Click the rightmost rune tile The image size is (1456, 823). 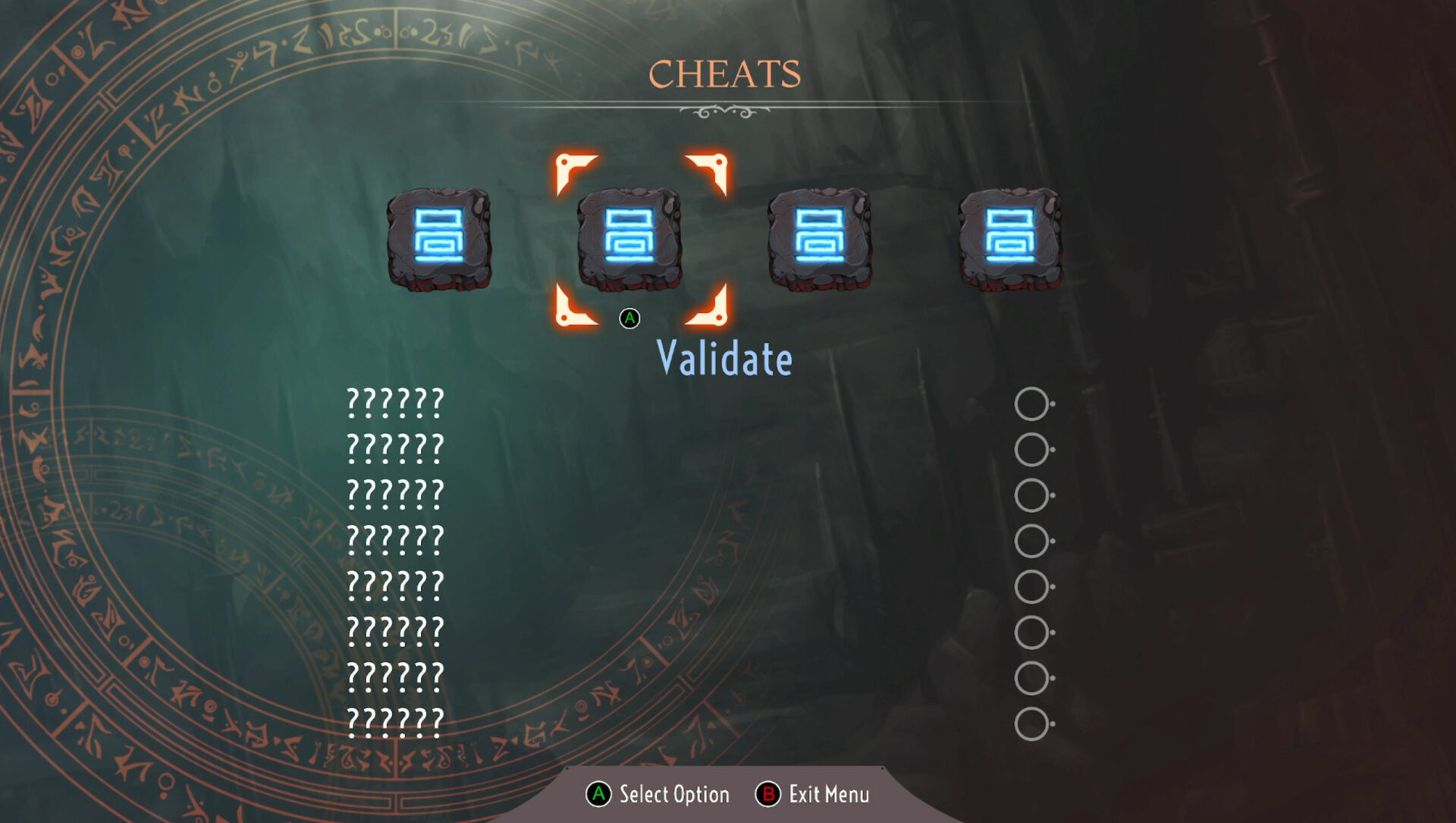click(1012, 241)
